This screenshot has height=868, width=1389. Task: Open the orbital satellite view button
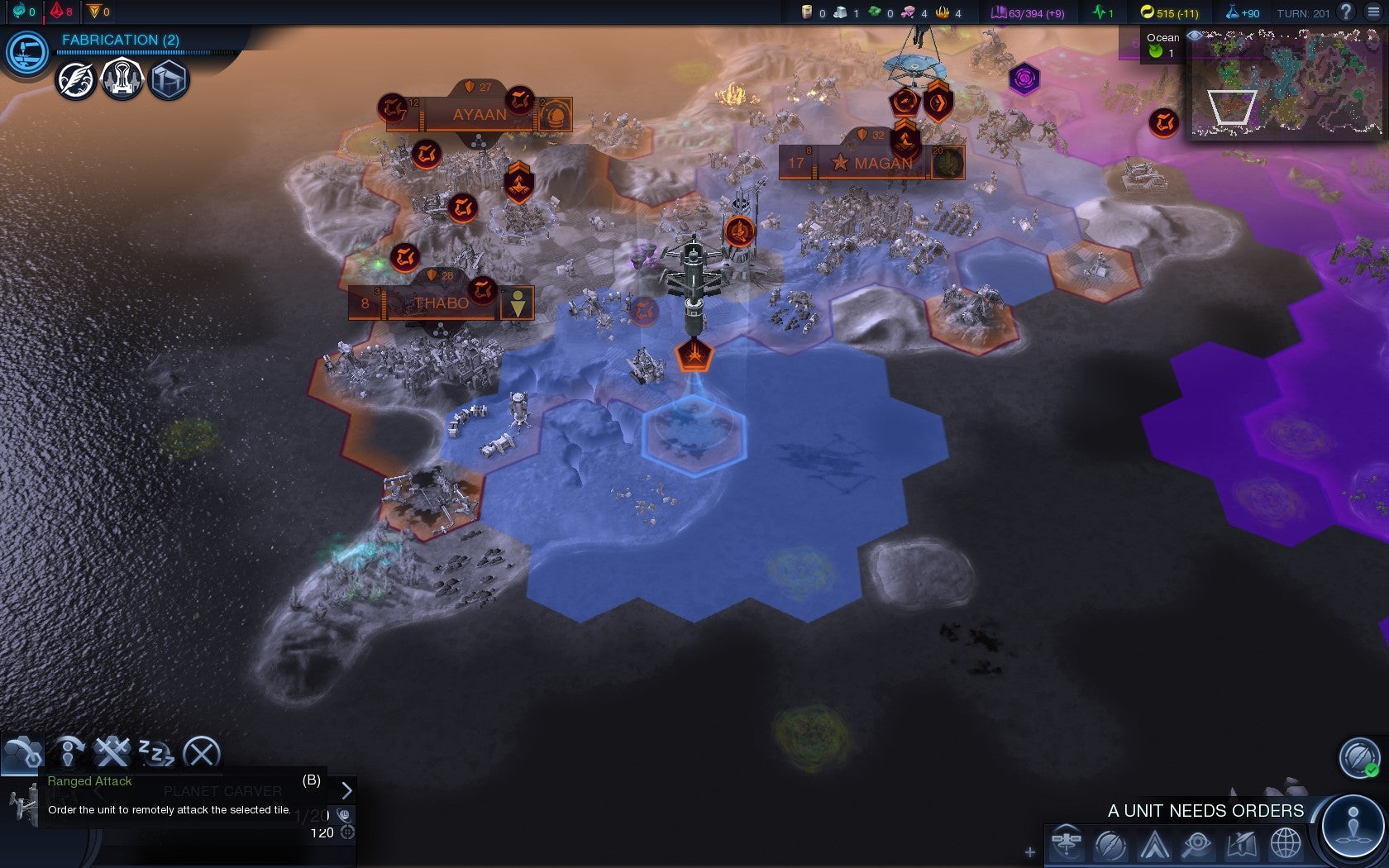coord(1067,844)
